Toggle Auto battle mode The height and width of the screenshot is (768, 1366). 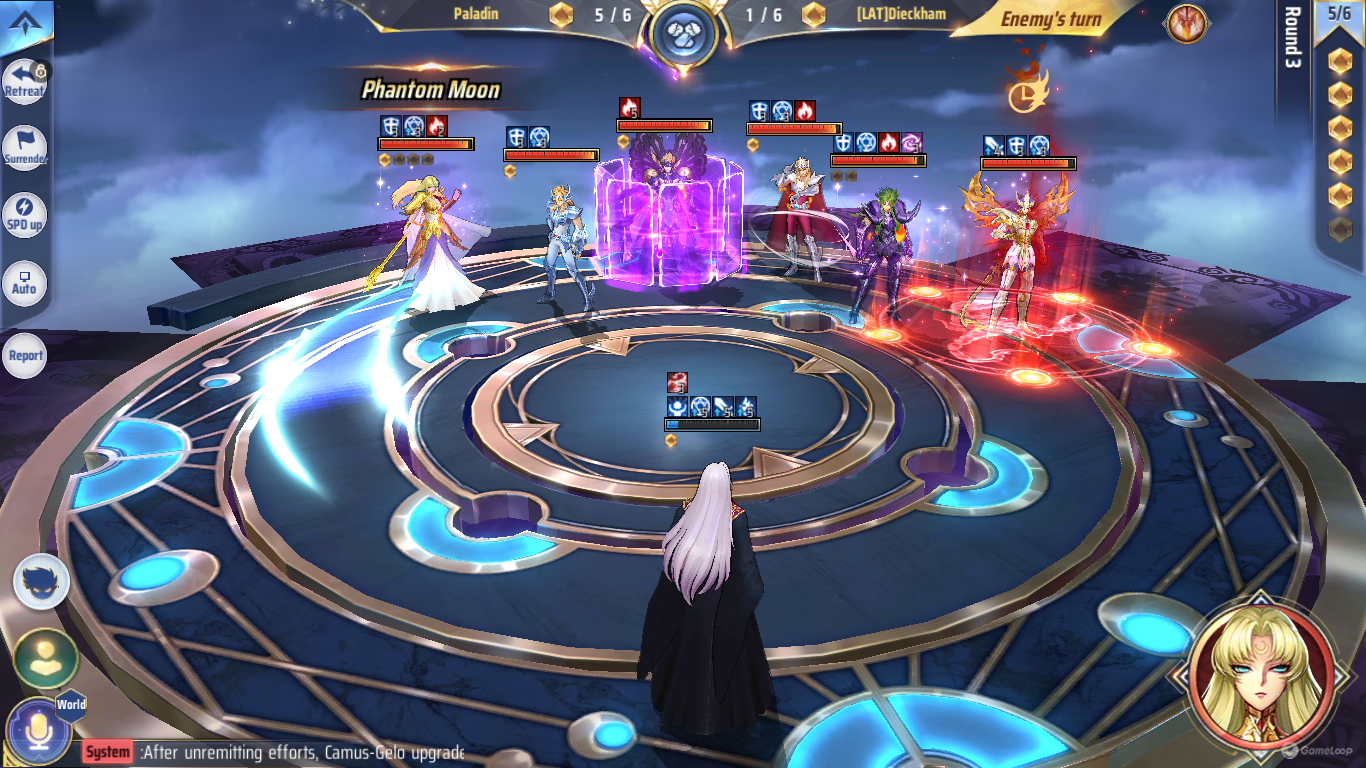coord(24,285)
